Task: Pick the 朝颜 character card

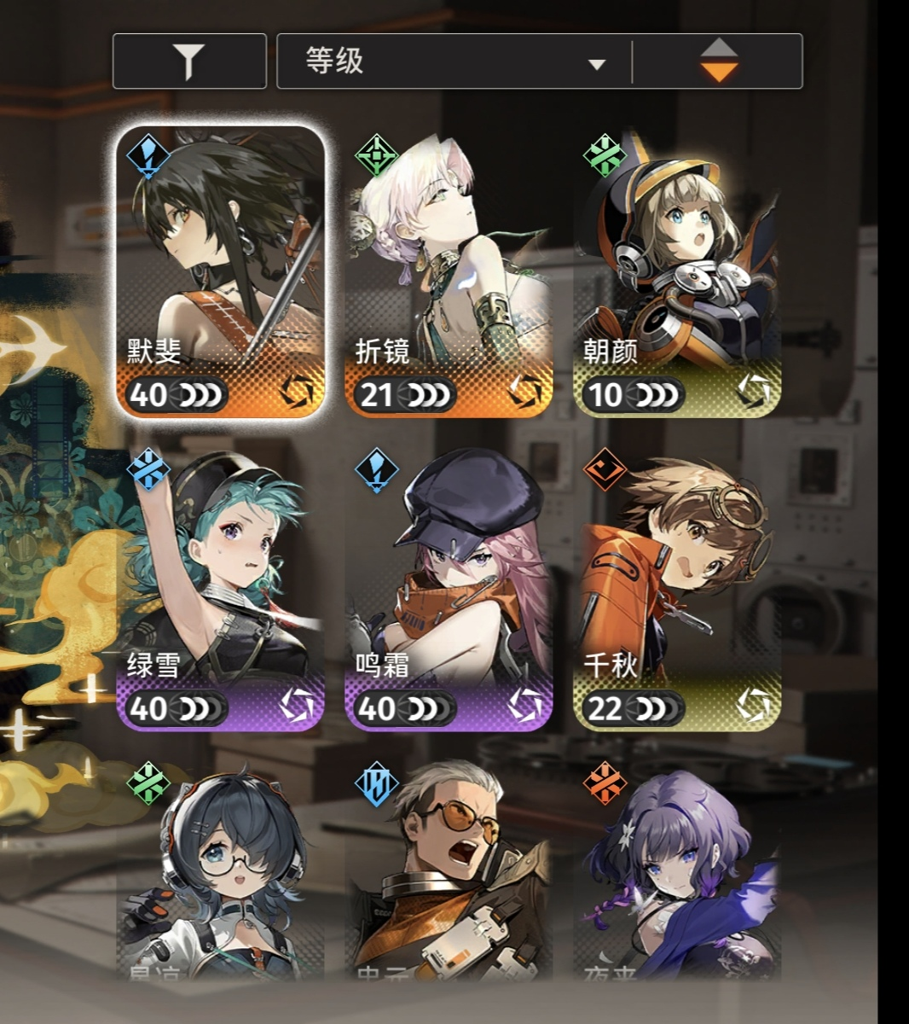Action: (x=678, y=271)
